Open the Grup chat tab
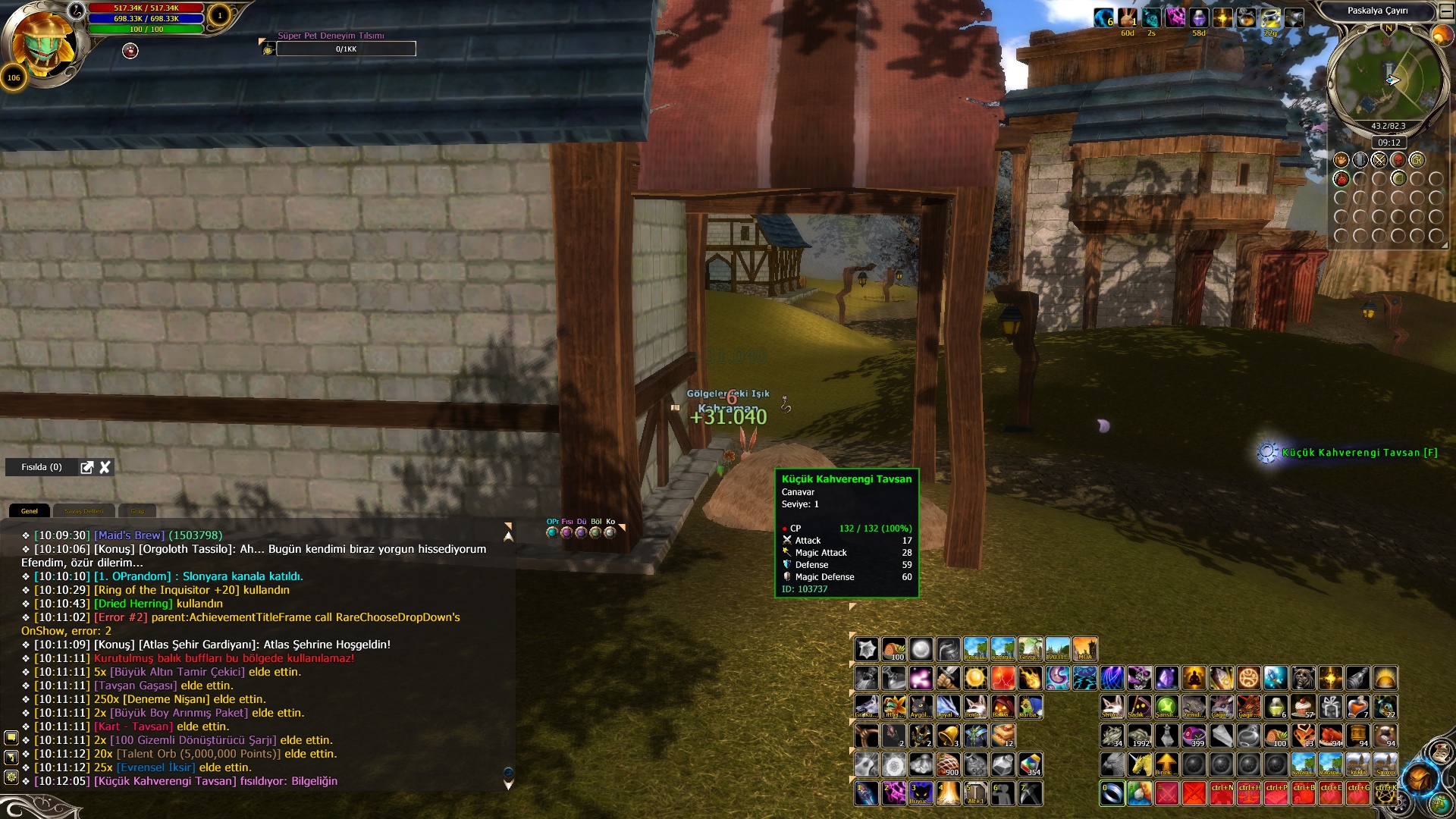Image resolution: width=1456 pixels, height=819 pixels. click(x=137, y=511)
